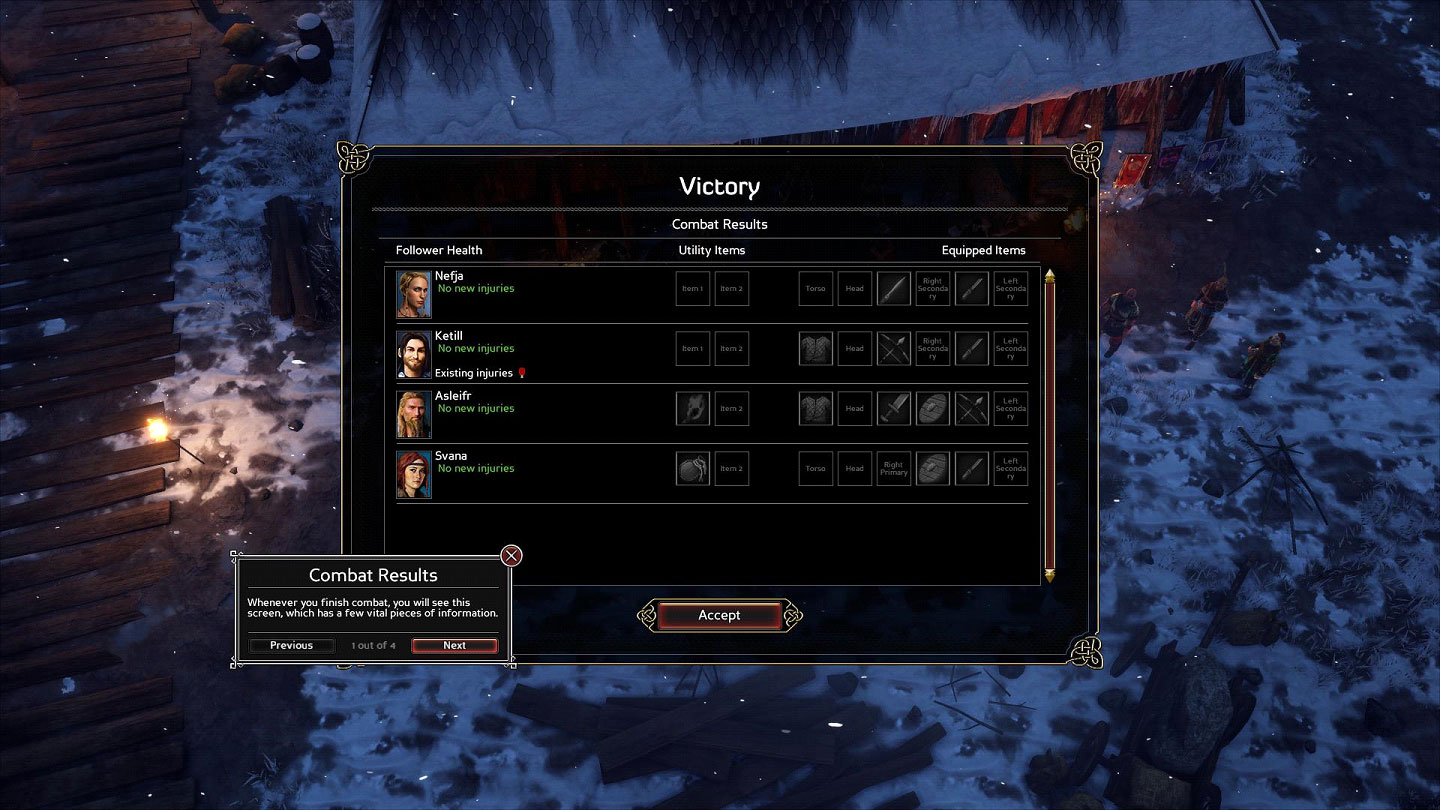The height and width of the screenshot is (810, 1440).
Task: Pick Svana's portrait
Action: pyautogui.click(x=414, y=473)
